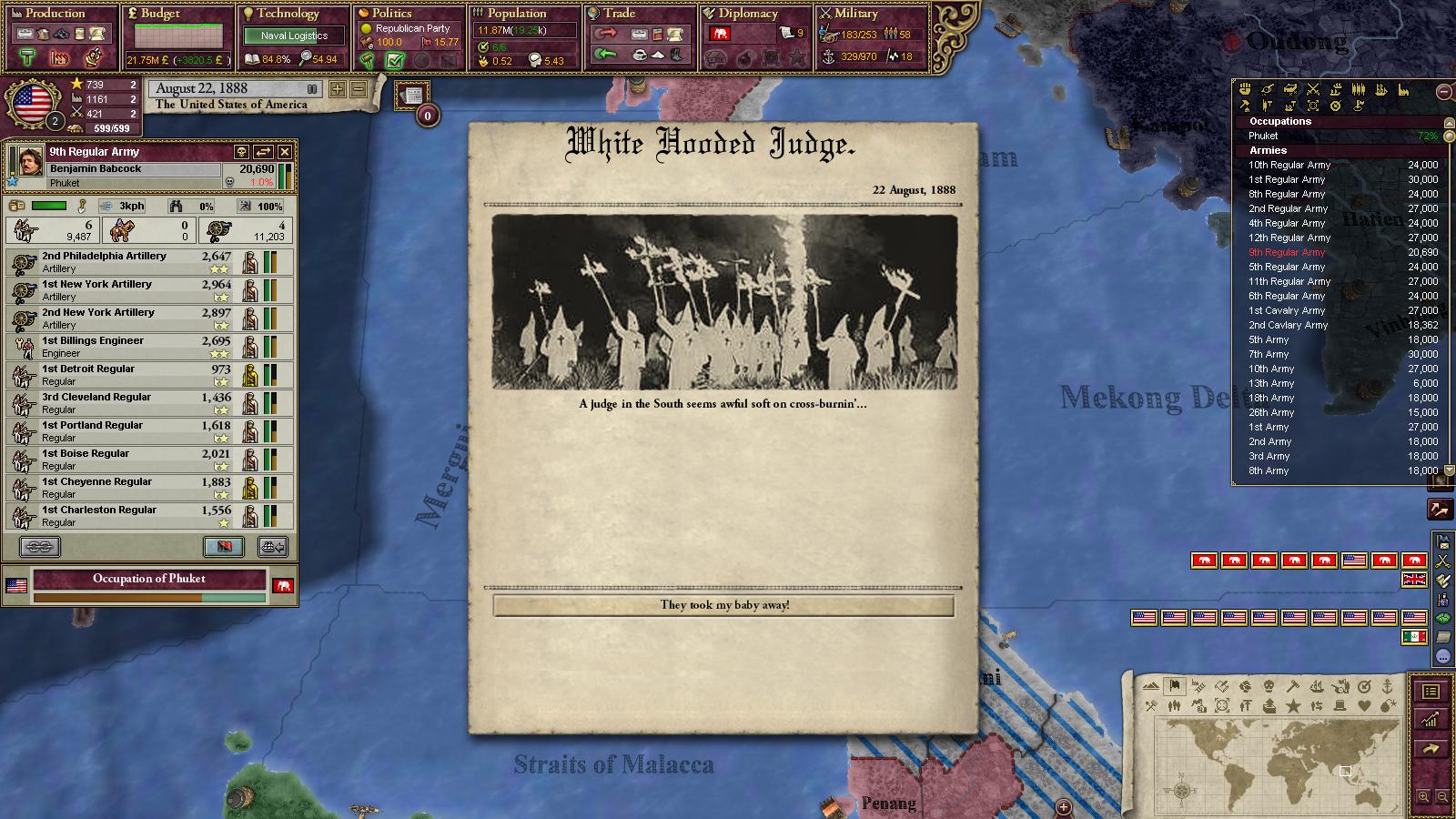
Task: Open the Trade screen
Action: click(619, 14)
